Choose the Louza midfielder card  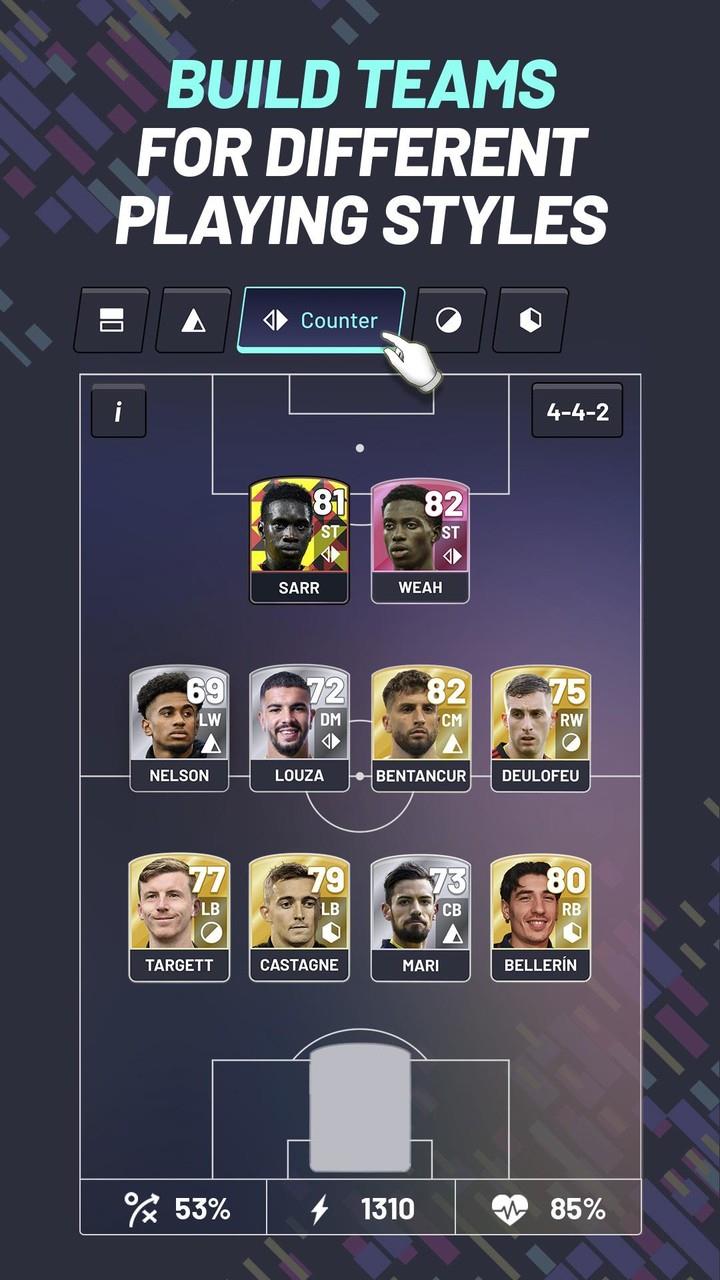click(x=299, y=728)
